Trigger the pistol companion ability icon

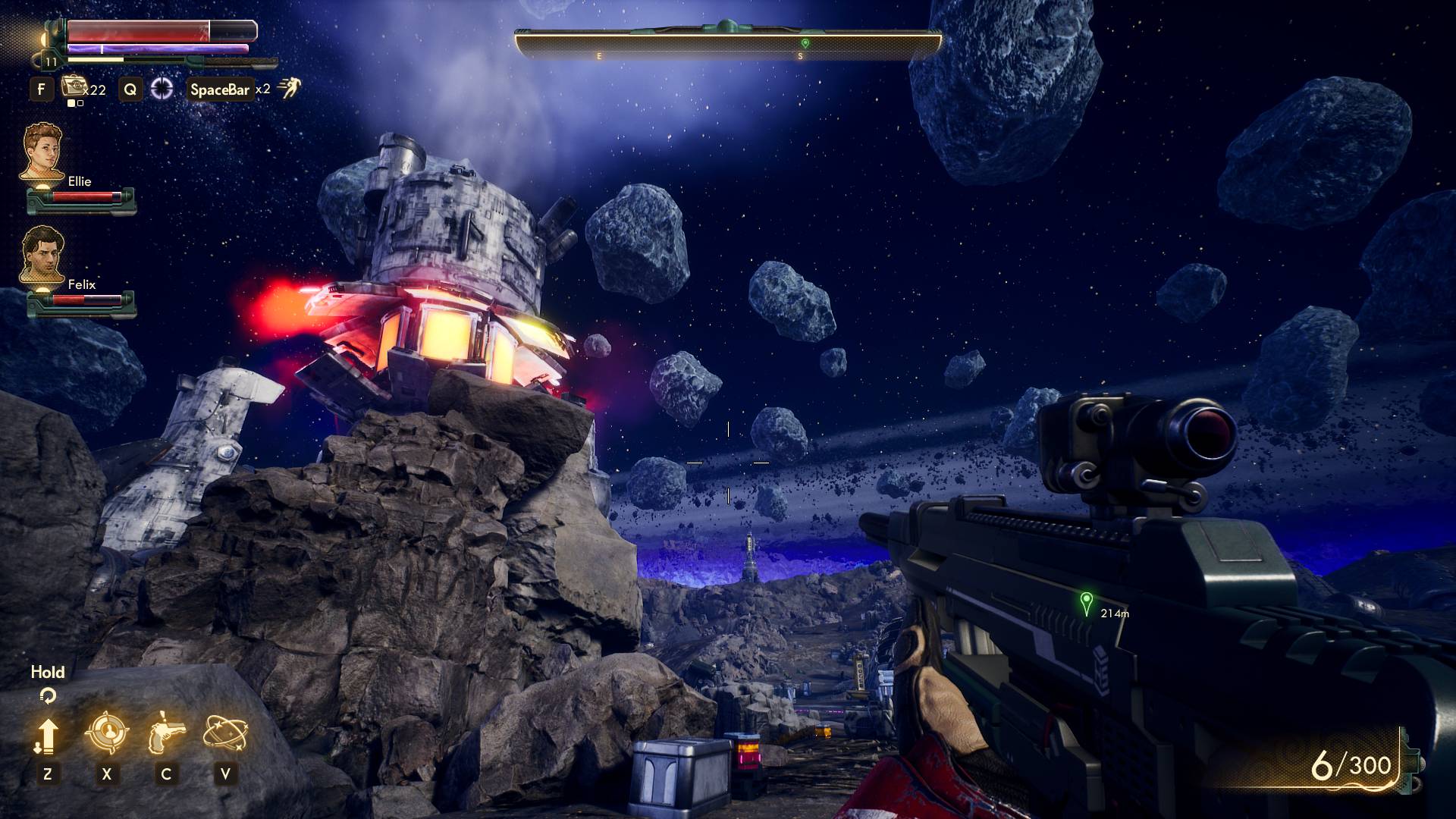[x=166, y=733]
